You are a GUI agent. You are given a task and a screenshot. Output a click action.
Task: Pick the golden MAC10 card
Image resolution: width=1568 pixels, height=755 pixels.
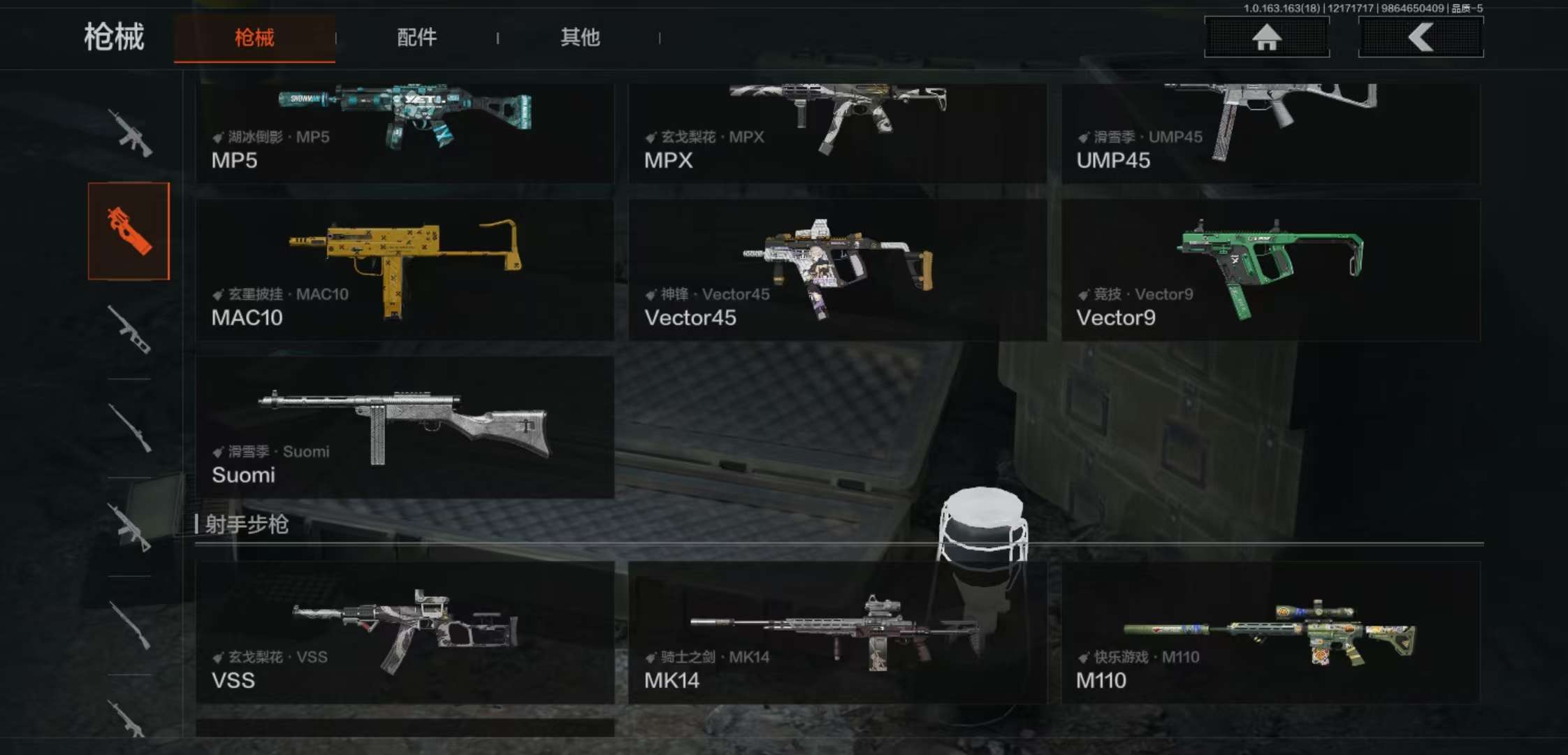405,270
